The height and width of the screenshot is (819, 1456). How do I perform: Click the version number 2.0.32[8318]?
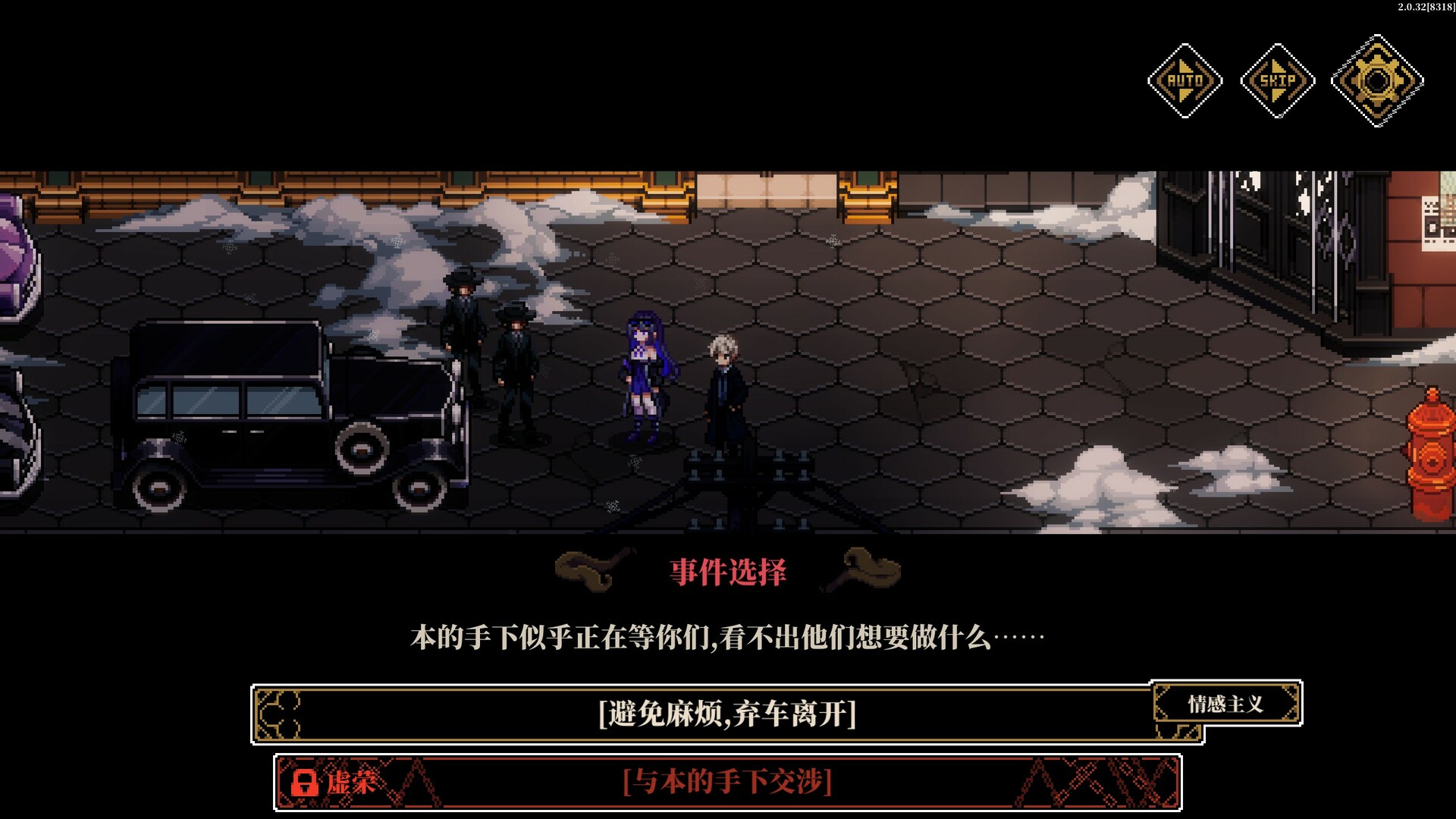pyautogui.click(x=1424, y=9)
